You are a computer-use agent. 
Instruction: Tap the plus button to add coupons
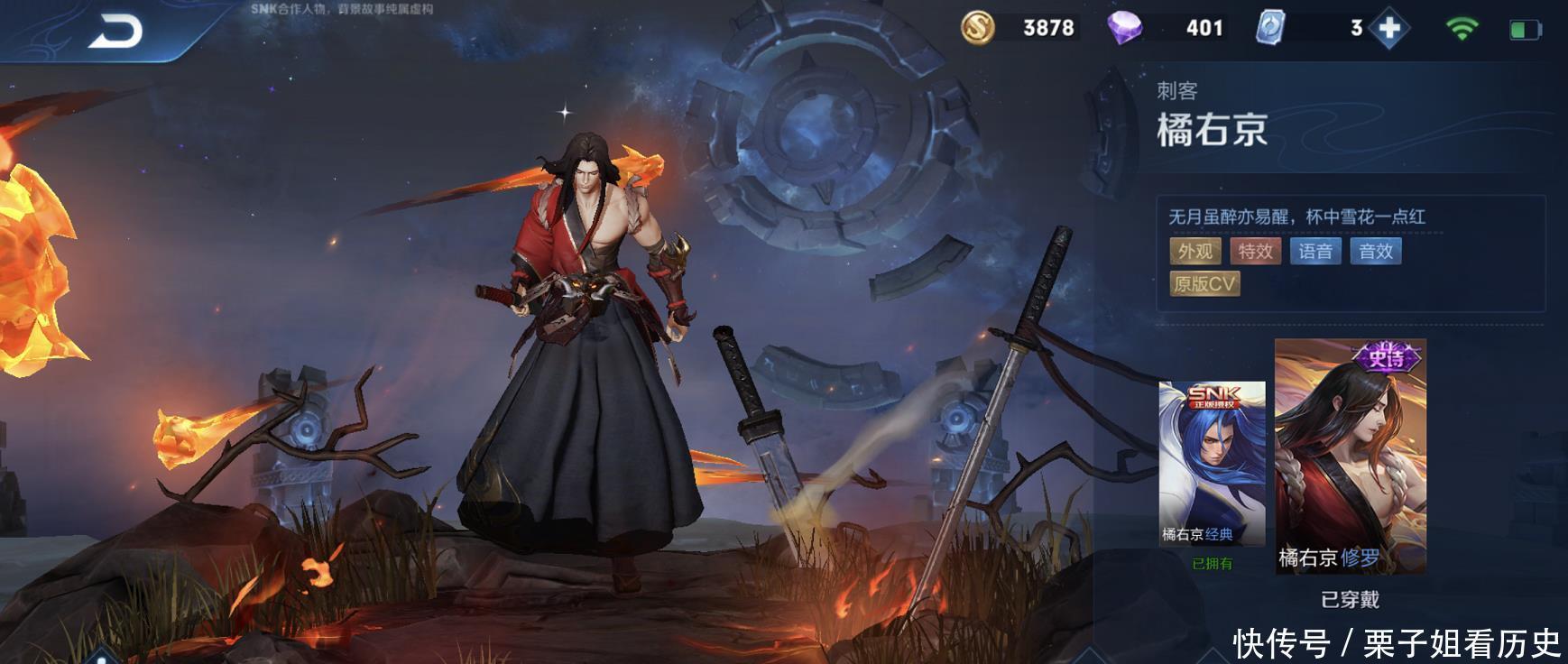pyautogui.click(x=1389, y=28)
